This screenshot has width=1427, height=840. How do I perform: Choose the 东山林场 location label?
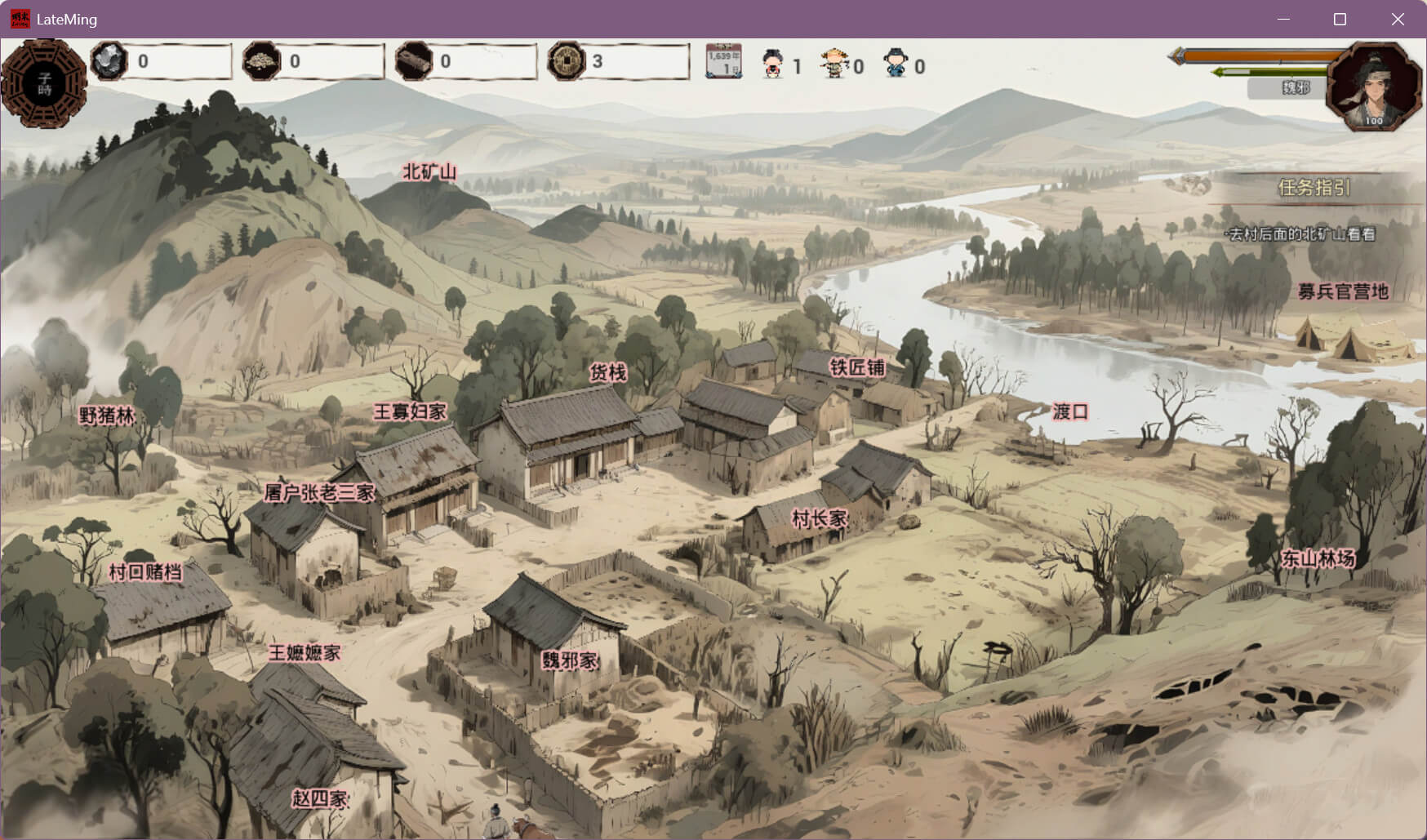click(1318, 558)
